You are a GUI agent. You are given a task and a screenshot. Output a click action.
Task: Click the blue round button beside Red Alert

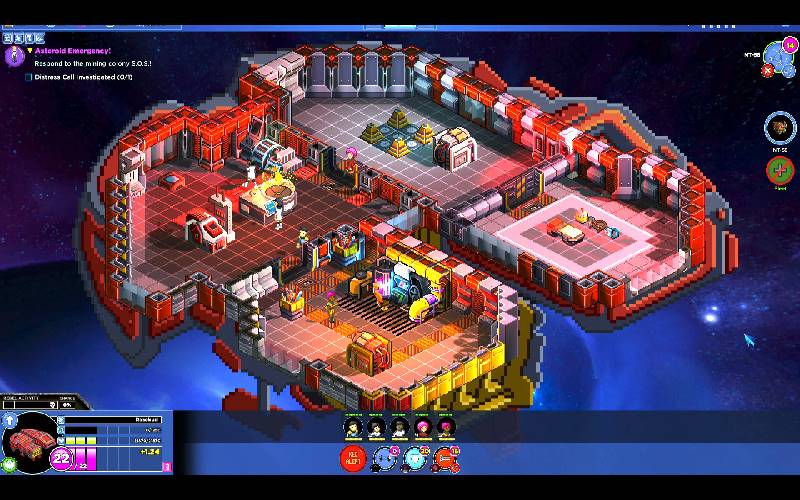tap(385, 459)
